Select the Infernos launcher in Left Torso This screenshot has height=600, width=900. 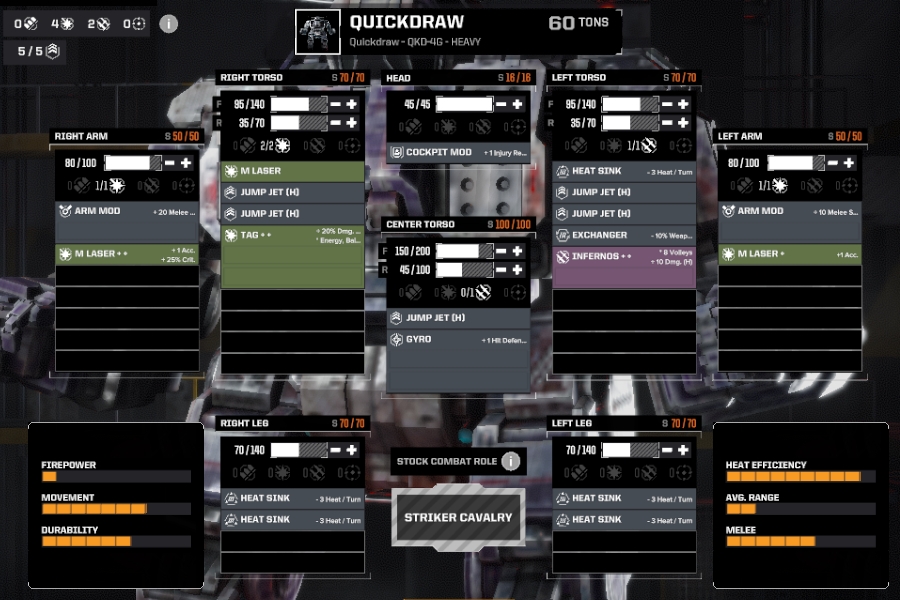tap(624, 257)
